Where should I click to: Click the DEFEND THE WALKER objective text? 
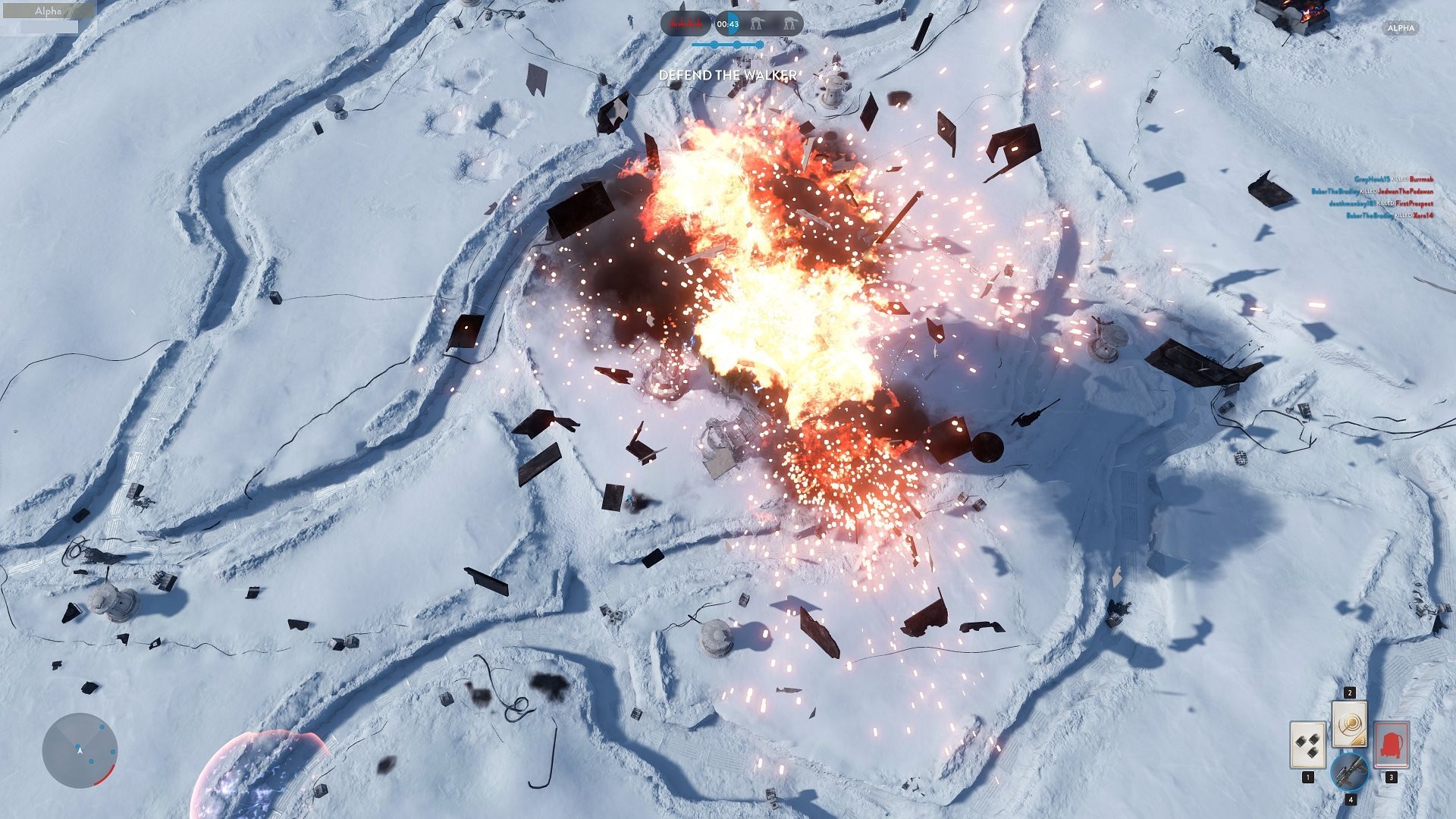click(x=726, y=77)
